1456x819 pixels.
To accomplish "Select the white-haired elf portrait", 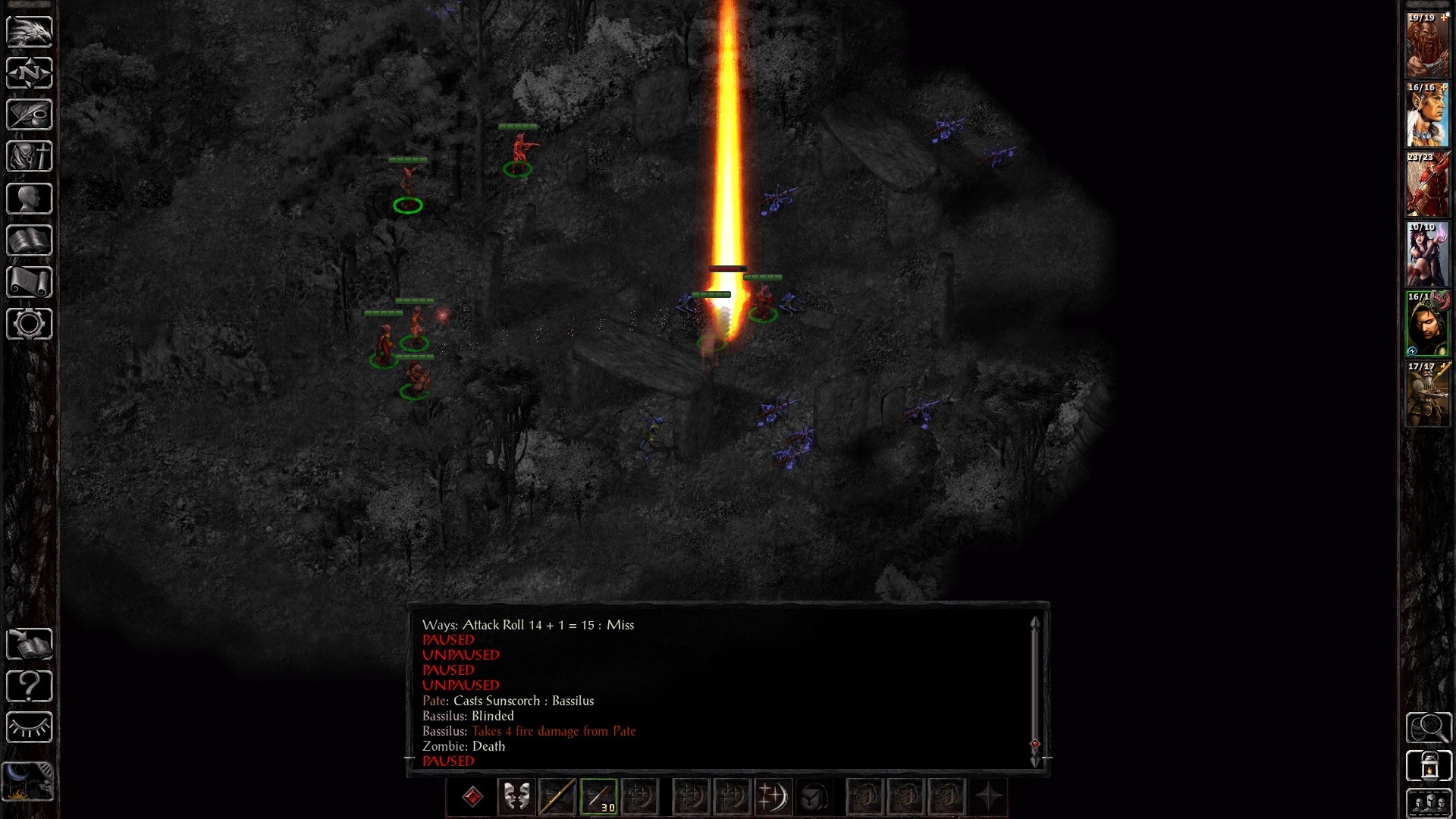I will [x=1428, y=115].
